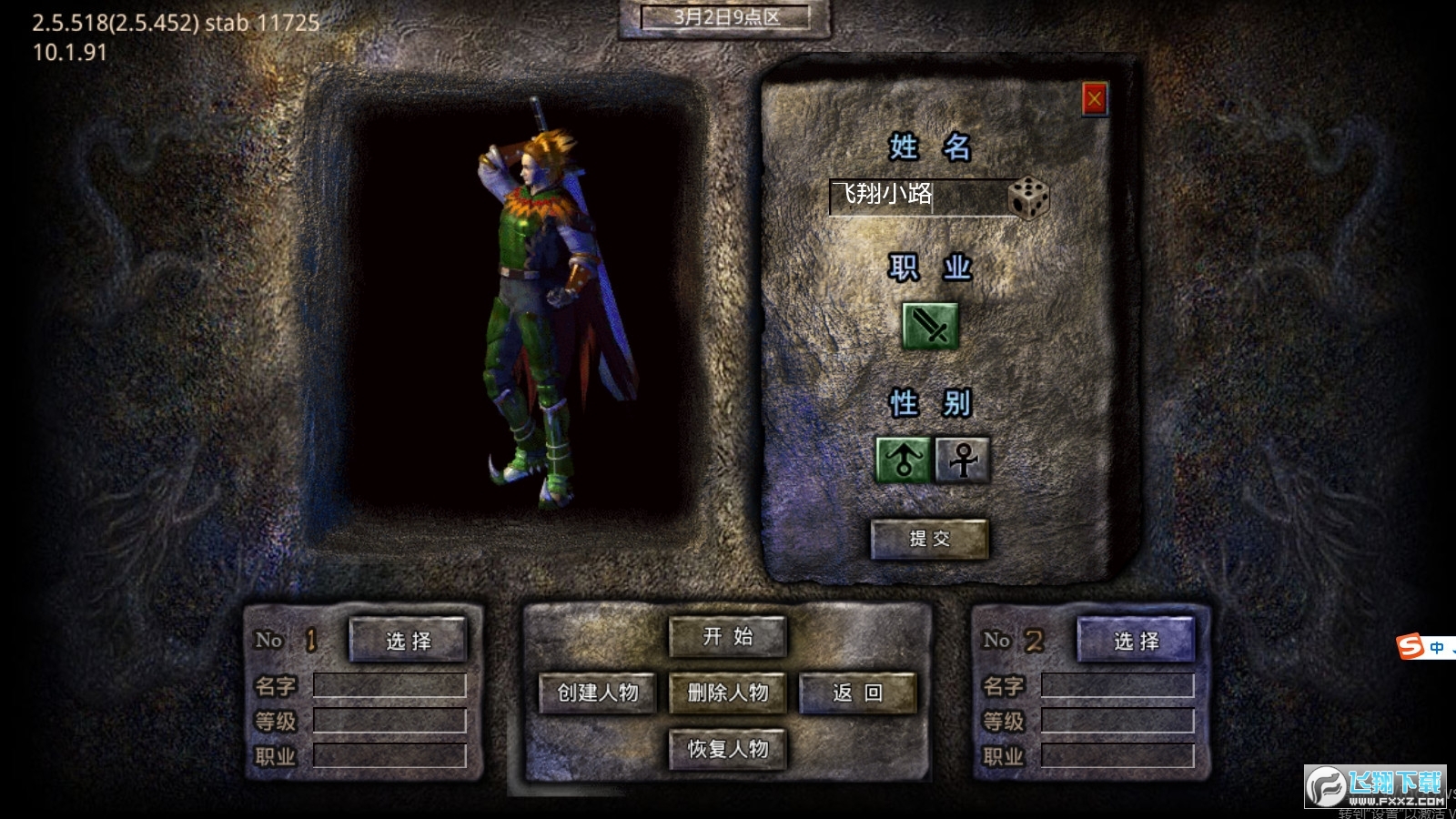Click 恢复人物 to restore a character
This screenshot has width=1456, height=819.
point(727,749)
